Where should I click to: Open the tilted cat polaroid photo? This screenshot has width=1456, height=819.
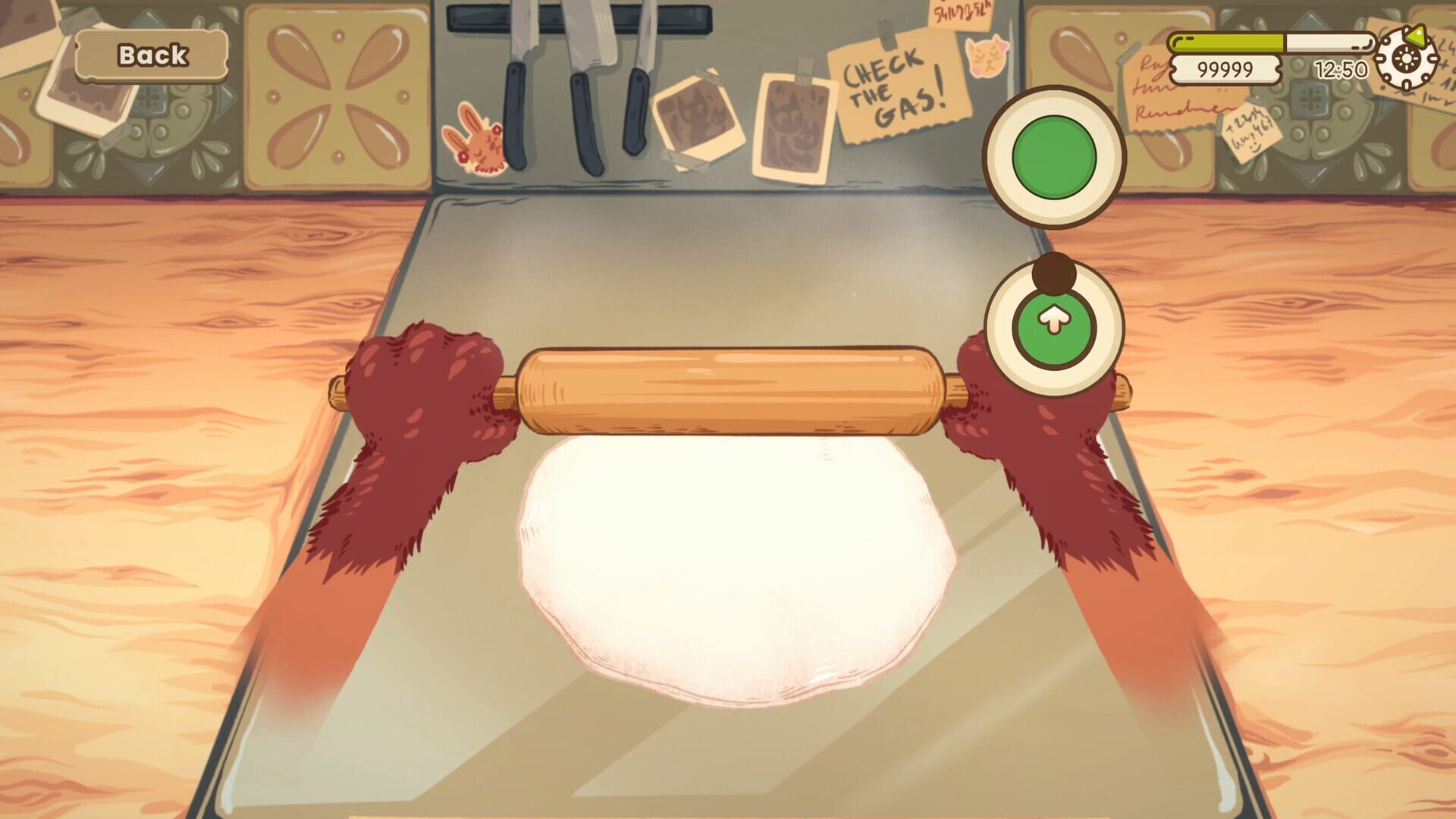point(698,118)
